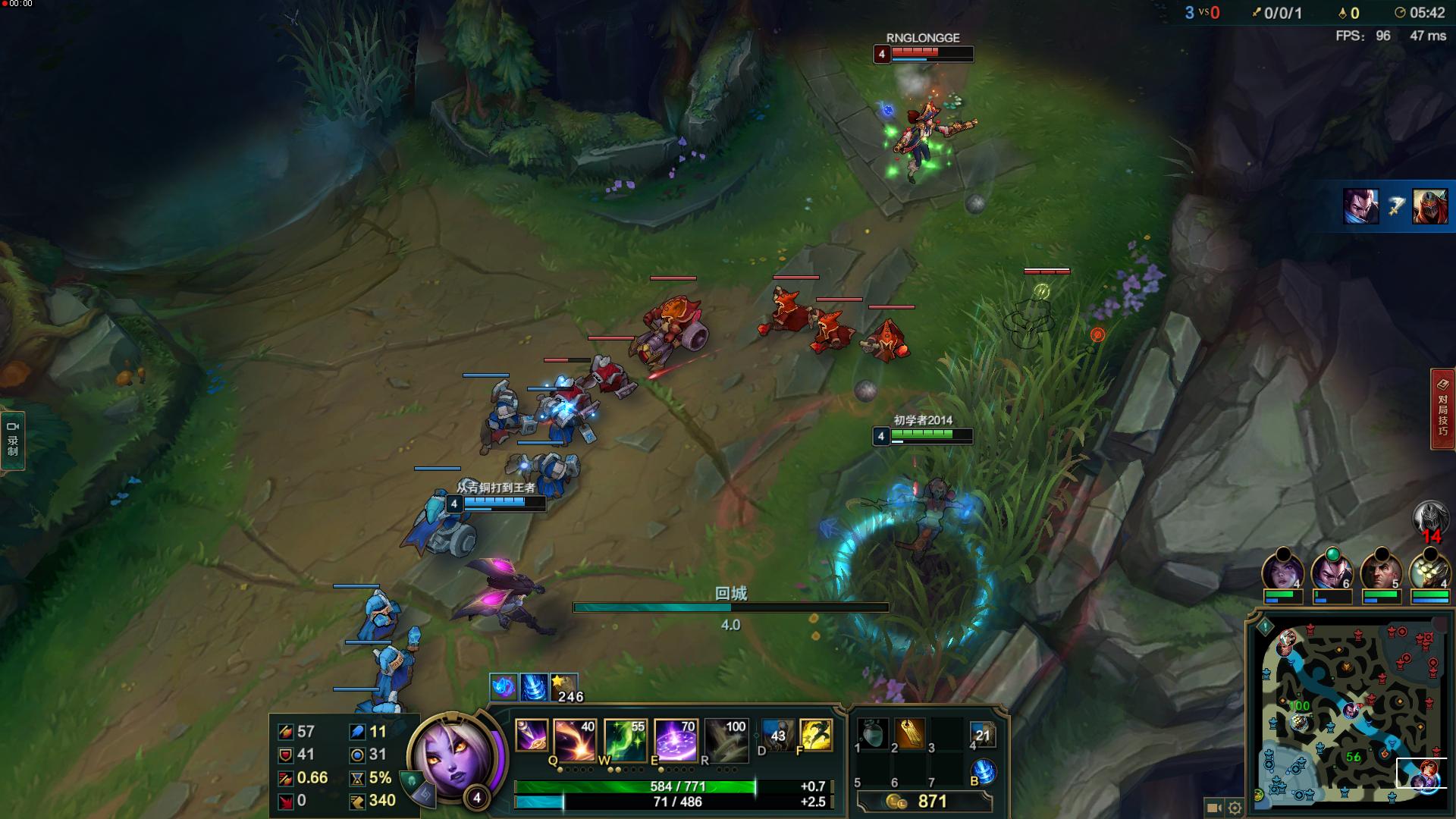Click the passive ability icon beside Q

click(531, 736)
